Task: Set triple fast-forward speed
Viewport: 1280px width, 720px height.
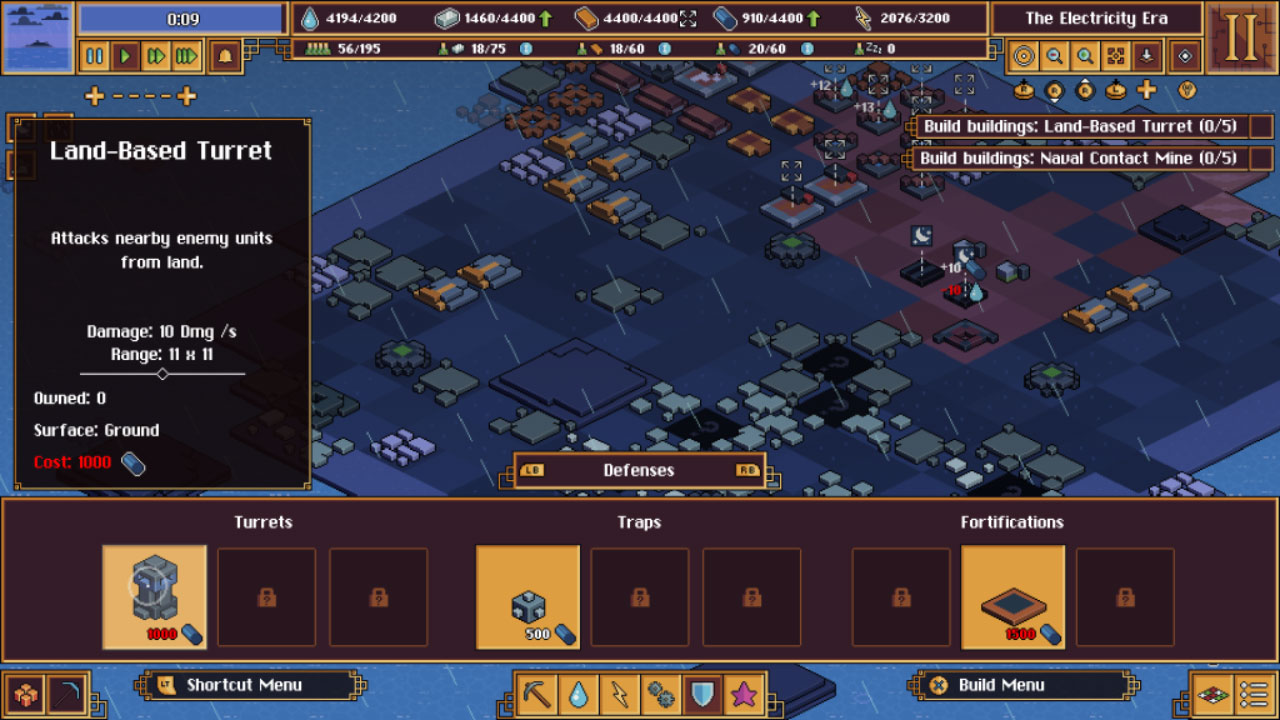Action: tap(187, 56)
